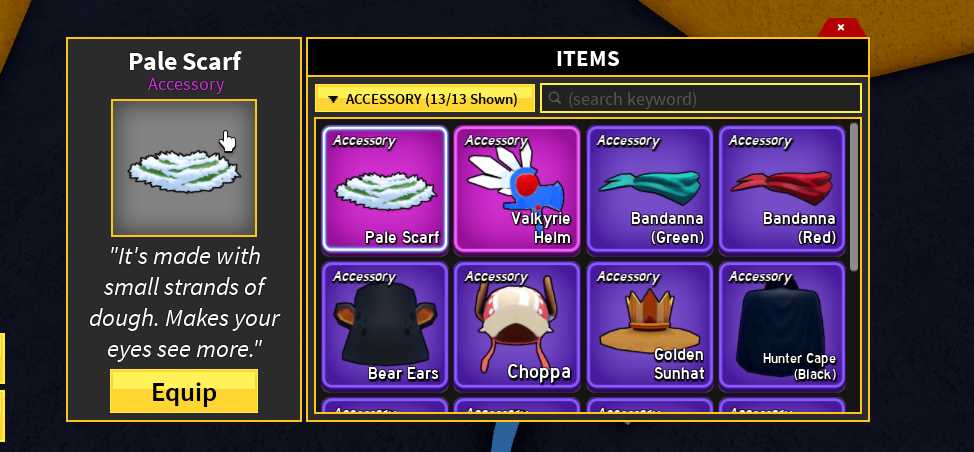Pick the Choppa hat item
Screen dimensions: 974x452
point(517,325)
